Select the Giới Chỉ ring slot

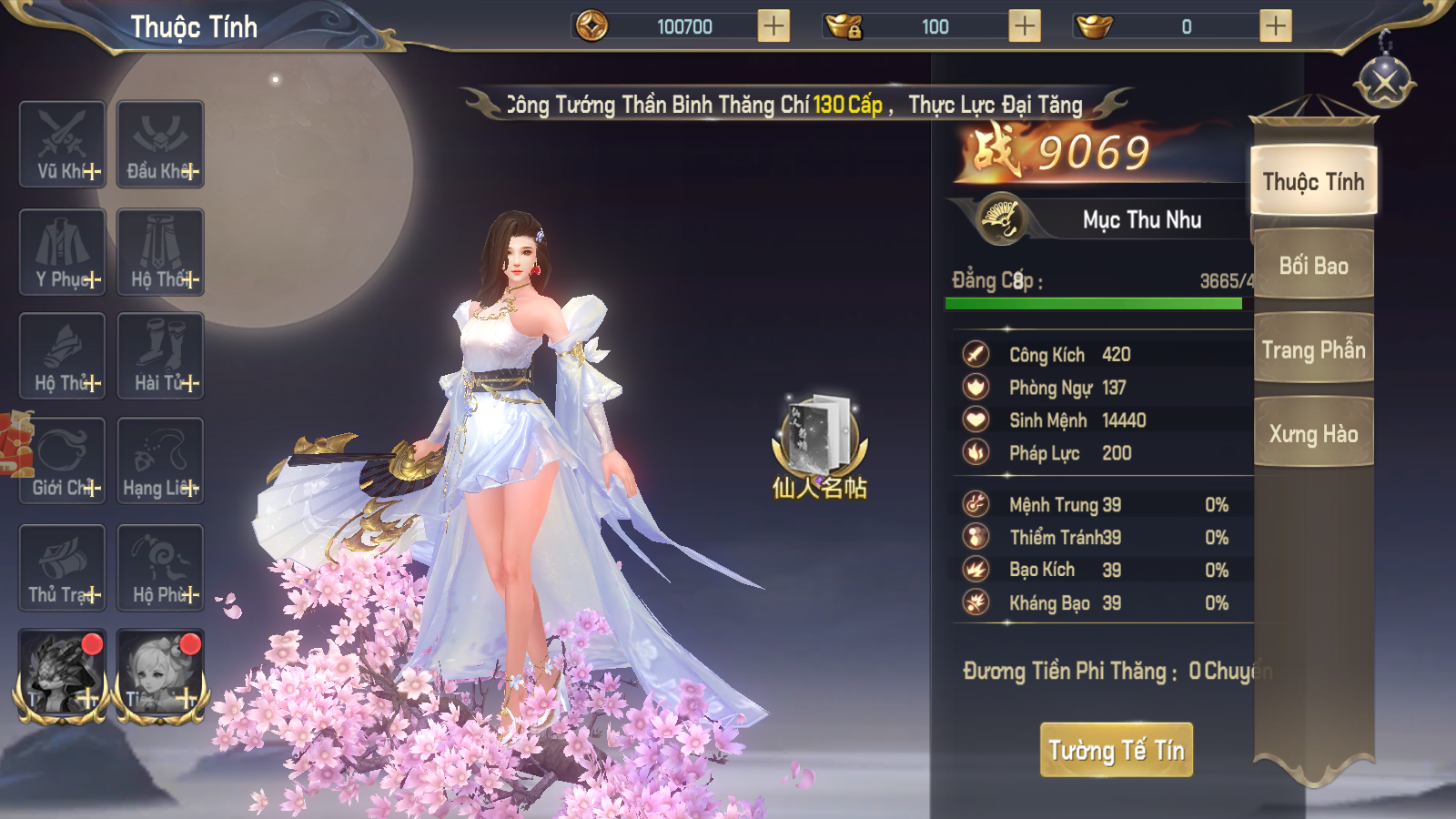63,461
